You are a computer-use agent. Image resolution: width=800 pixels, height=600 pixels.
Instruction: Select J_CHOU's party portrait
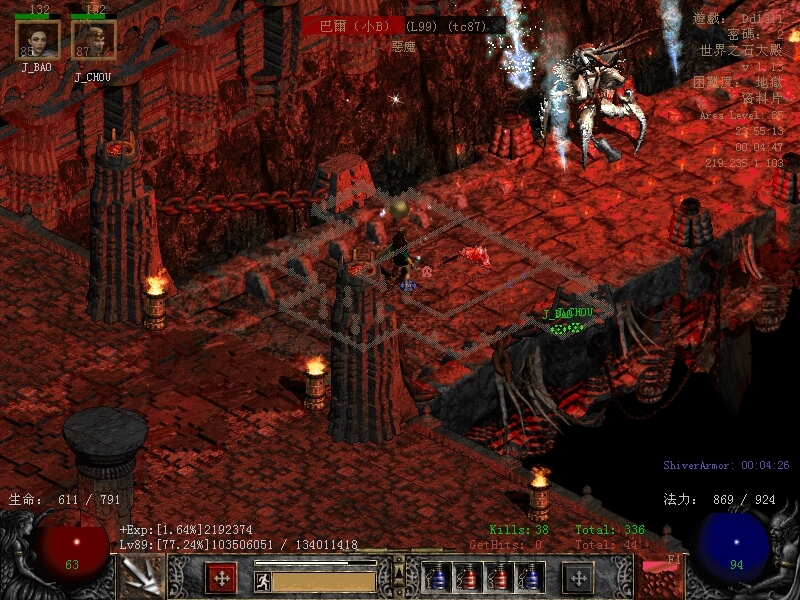(x=93, y=40)
